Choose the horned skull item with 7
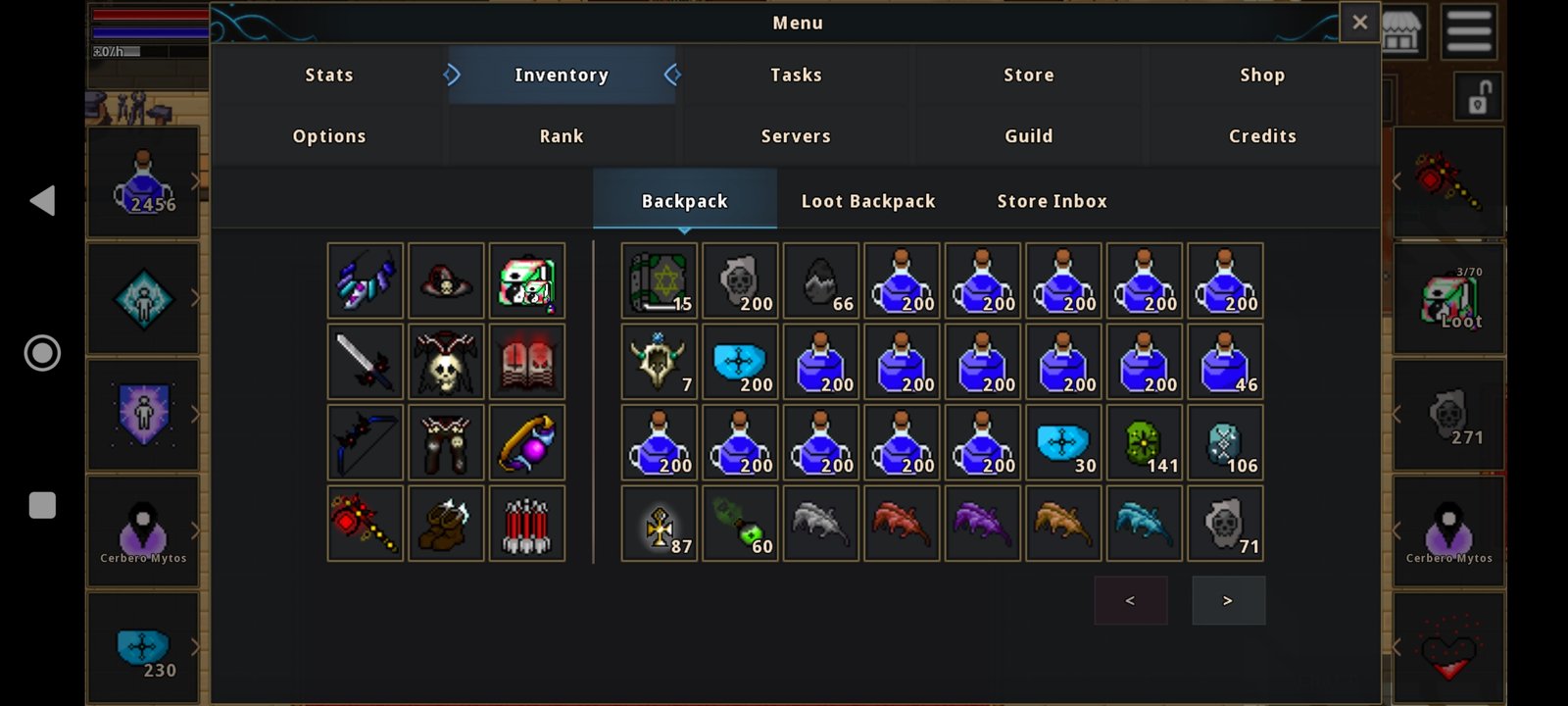 tap(660, 362)
